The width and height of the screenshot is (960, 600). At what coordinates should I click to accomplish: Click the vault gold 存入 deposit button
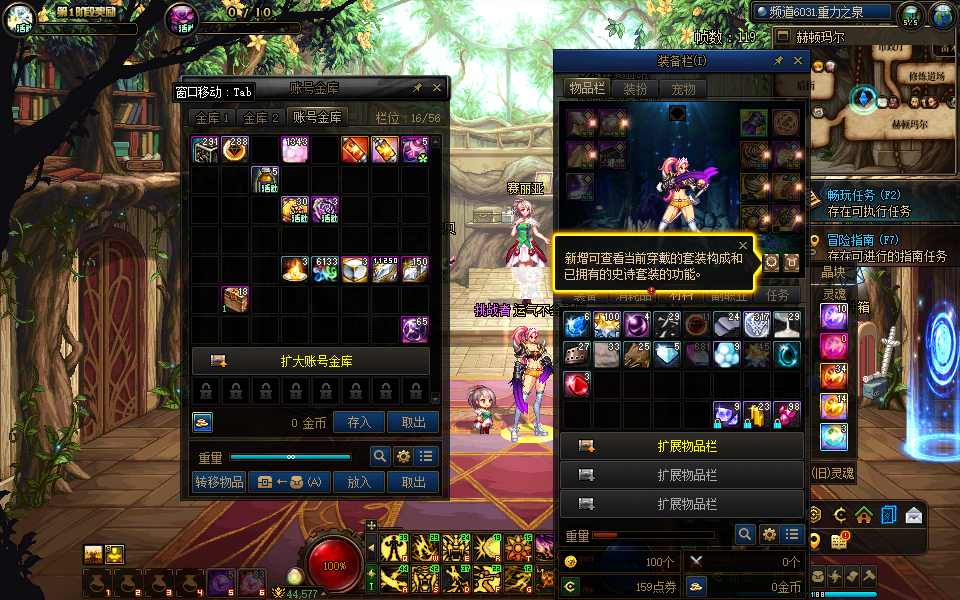359,423
